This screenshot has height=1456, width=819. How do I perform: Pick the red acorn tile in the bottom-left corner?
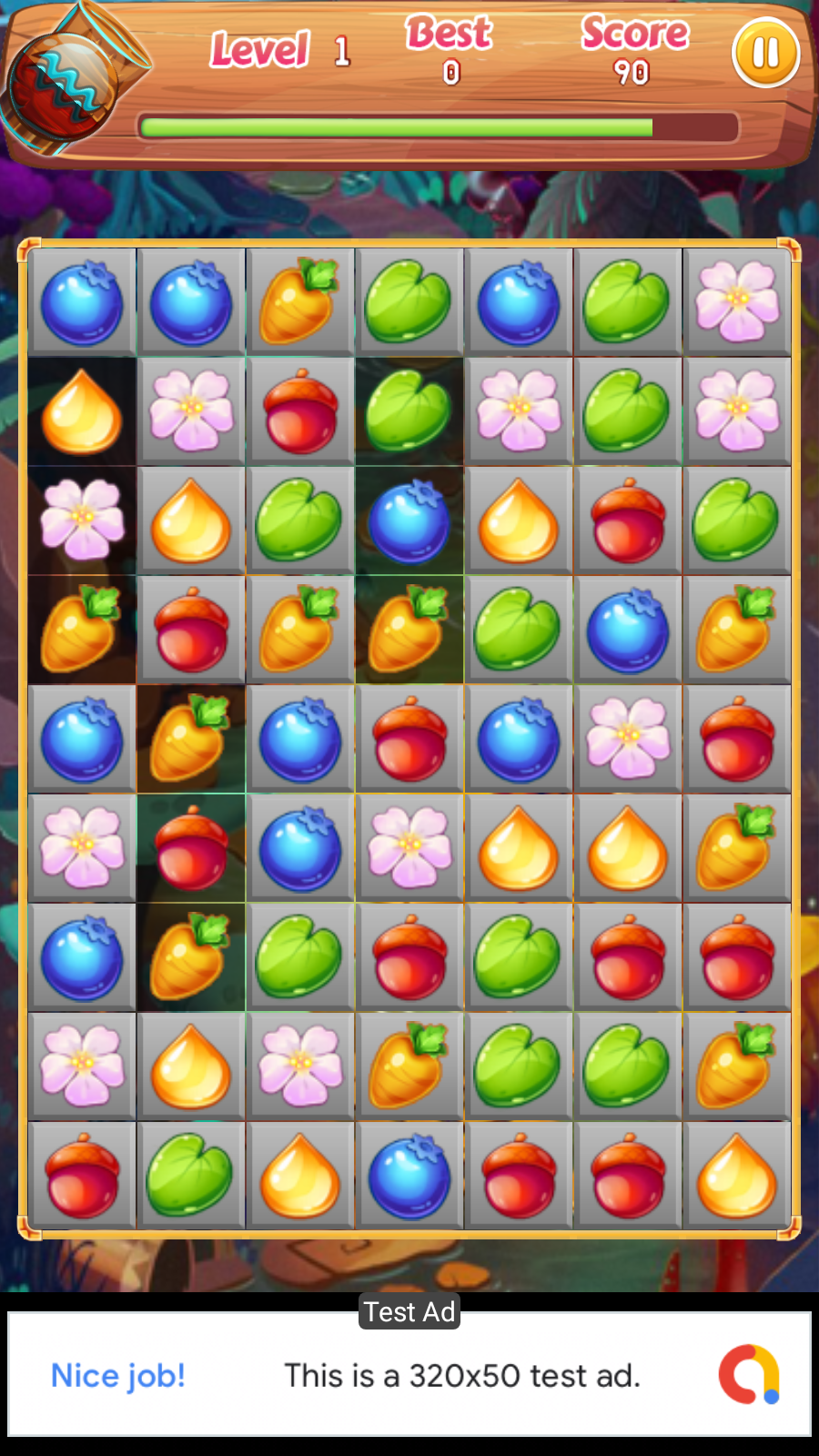coord(82,1175)
